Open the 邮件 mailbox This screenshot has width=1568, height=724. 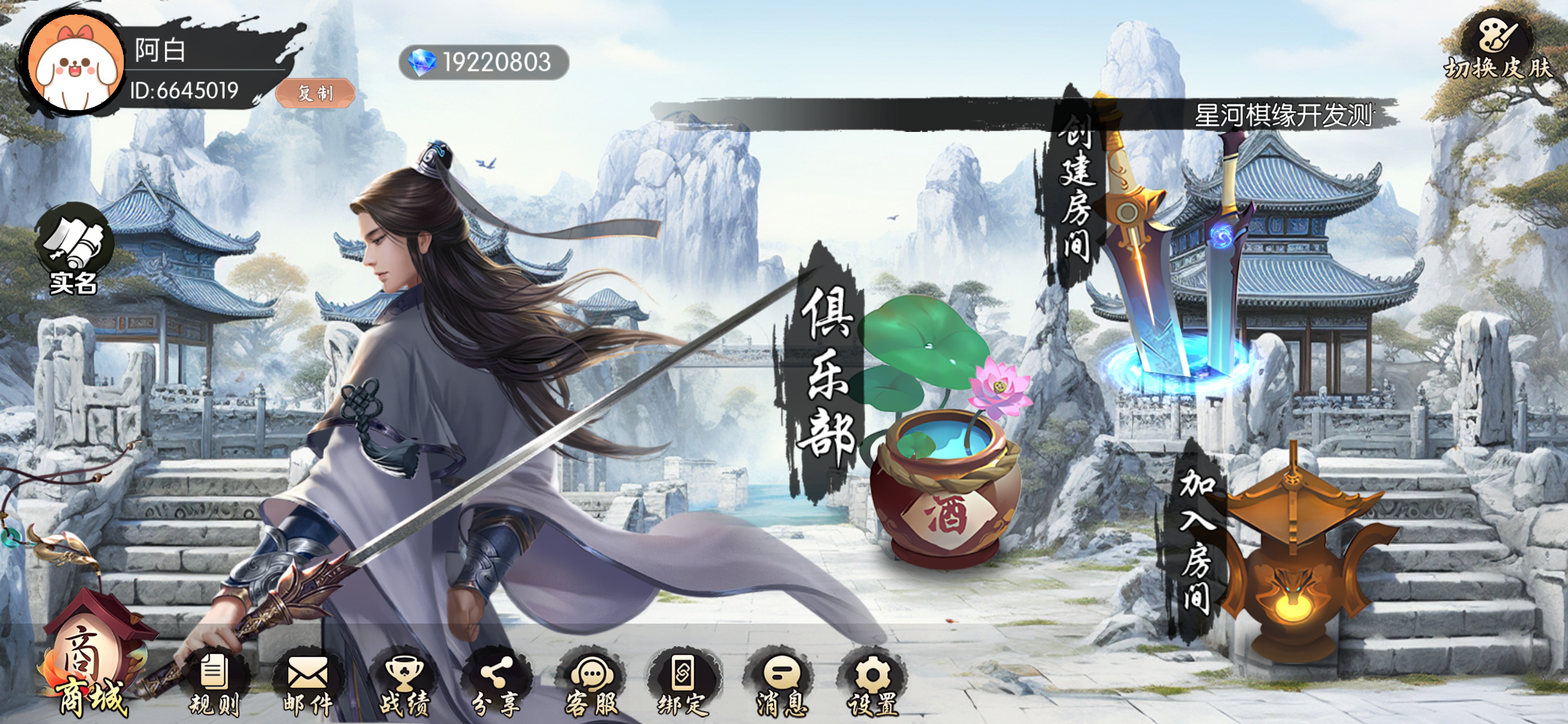pos(308,683)
